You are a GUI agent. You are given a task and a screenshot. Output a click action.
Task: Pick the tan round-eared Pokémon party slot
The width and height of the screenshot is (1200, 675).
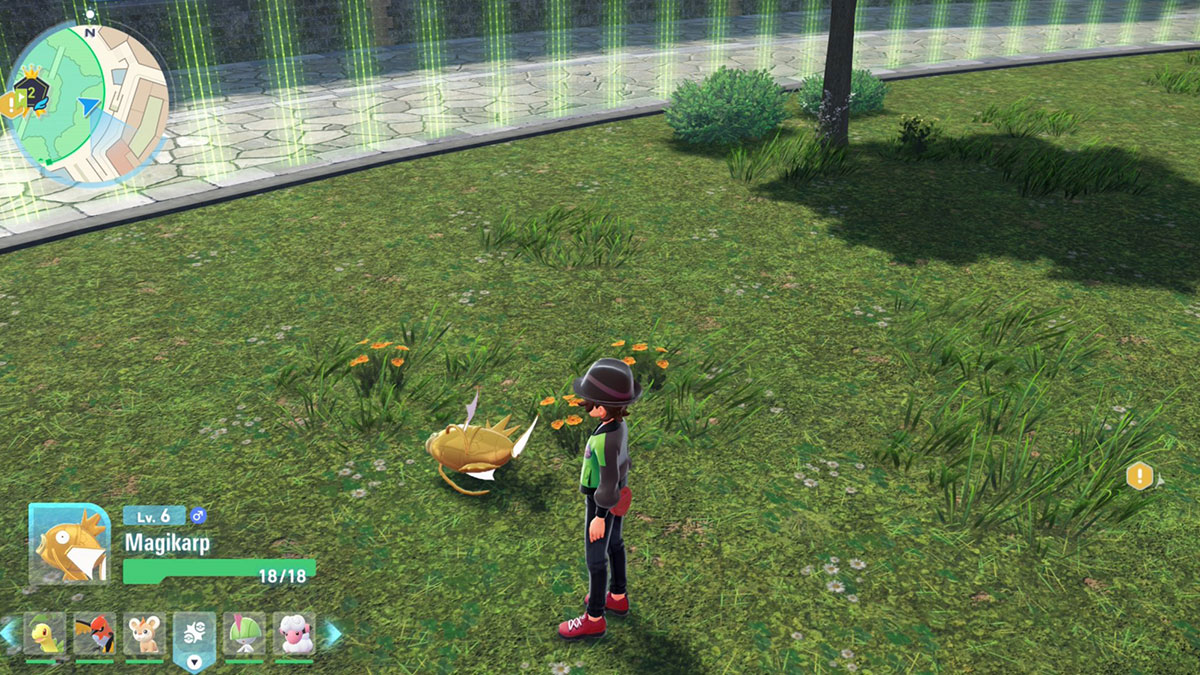[x=144, y=633]
